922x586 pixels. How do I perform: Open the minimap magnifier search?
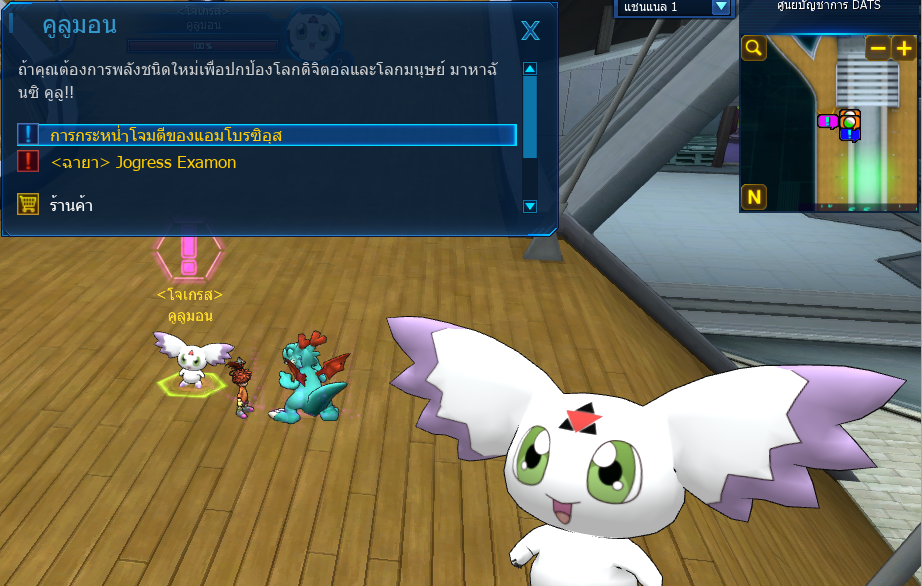(754, 47)
